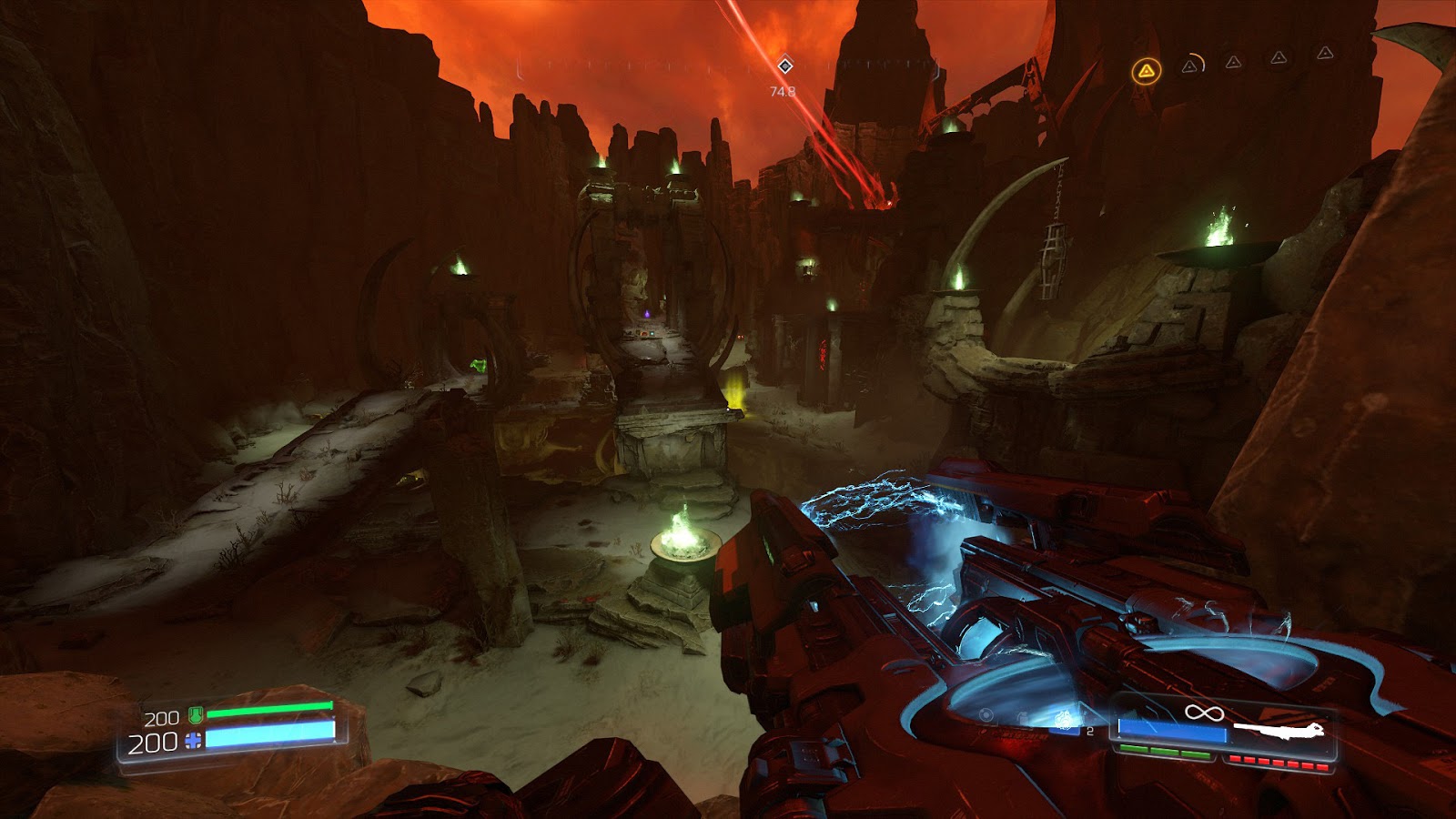This screenshot has height=819, width=1456.
Task: Click the green armor progress bar
Action: click(268, 709)
